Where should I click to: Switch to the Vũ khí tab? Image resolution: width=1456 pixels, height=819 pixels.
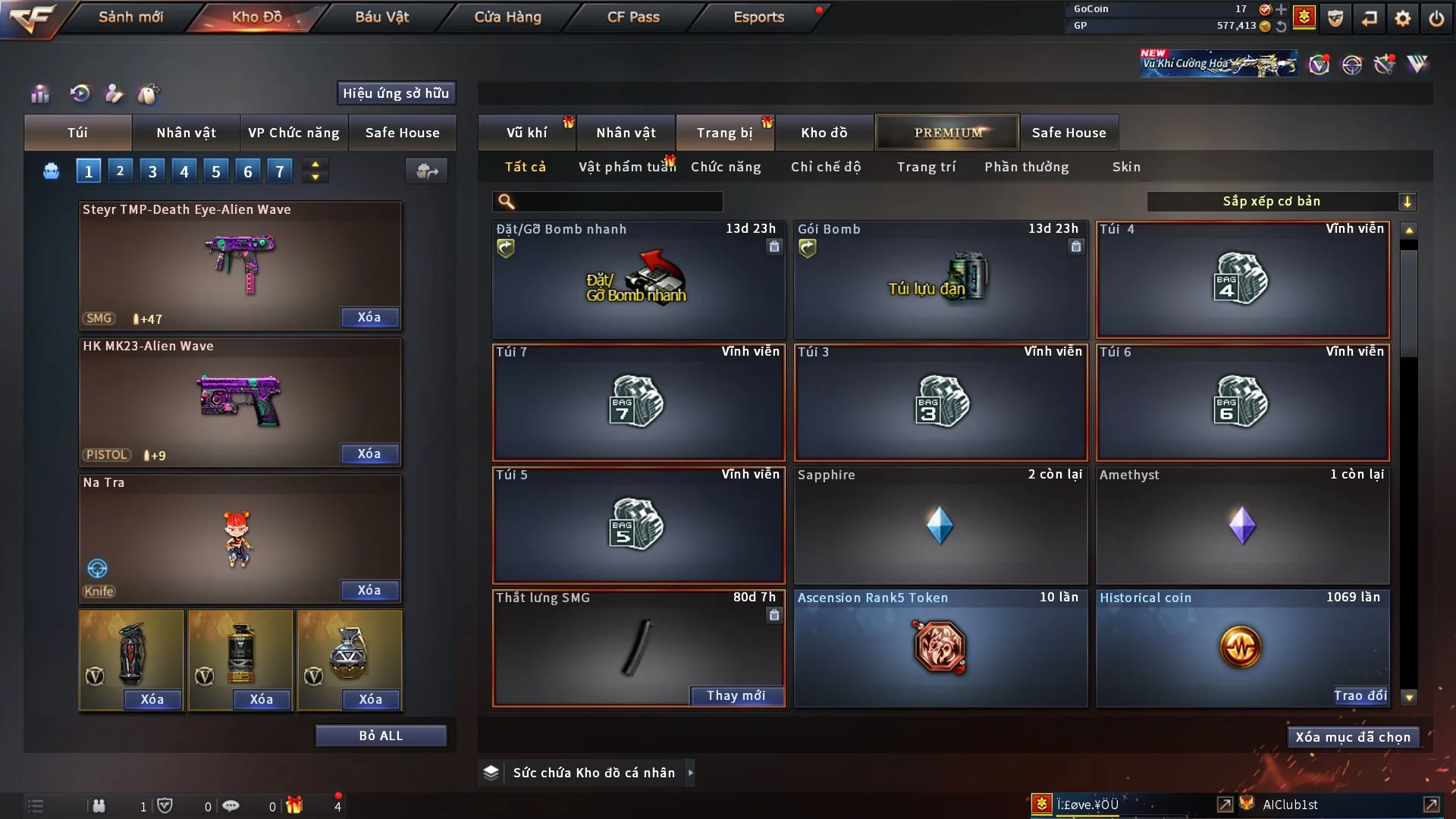[526, 133]
